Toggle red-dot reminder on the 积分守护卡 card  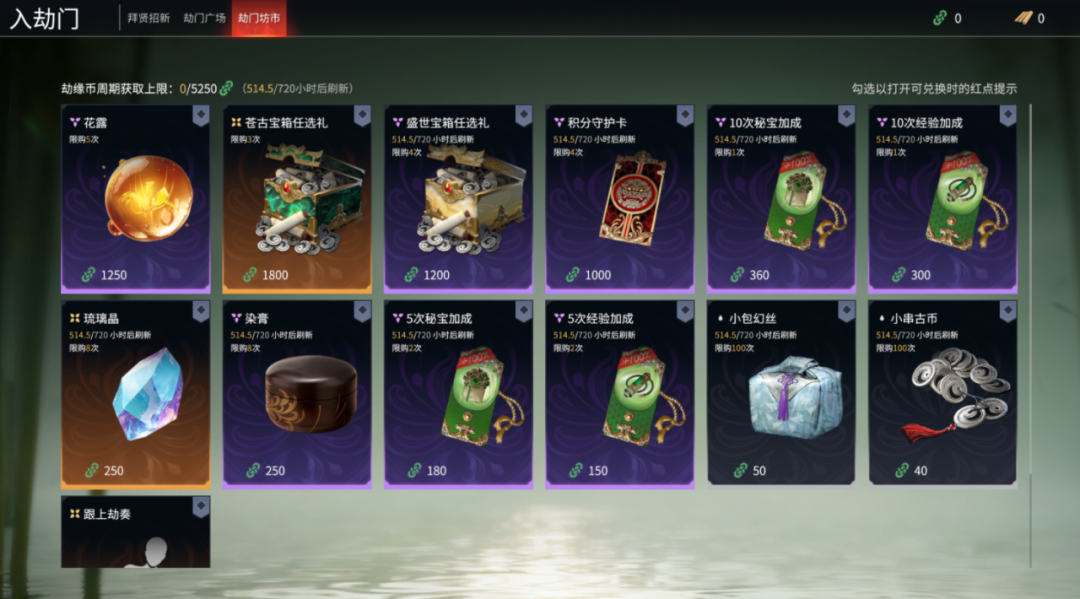click(685, 115)
